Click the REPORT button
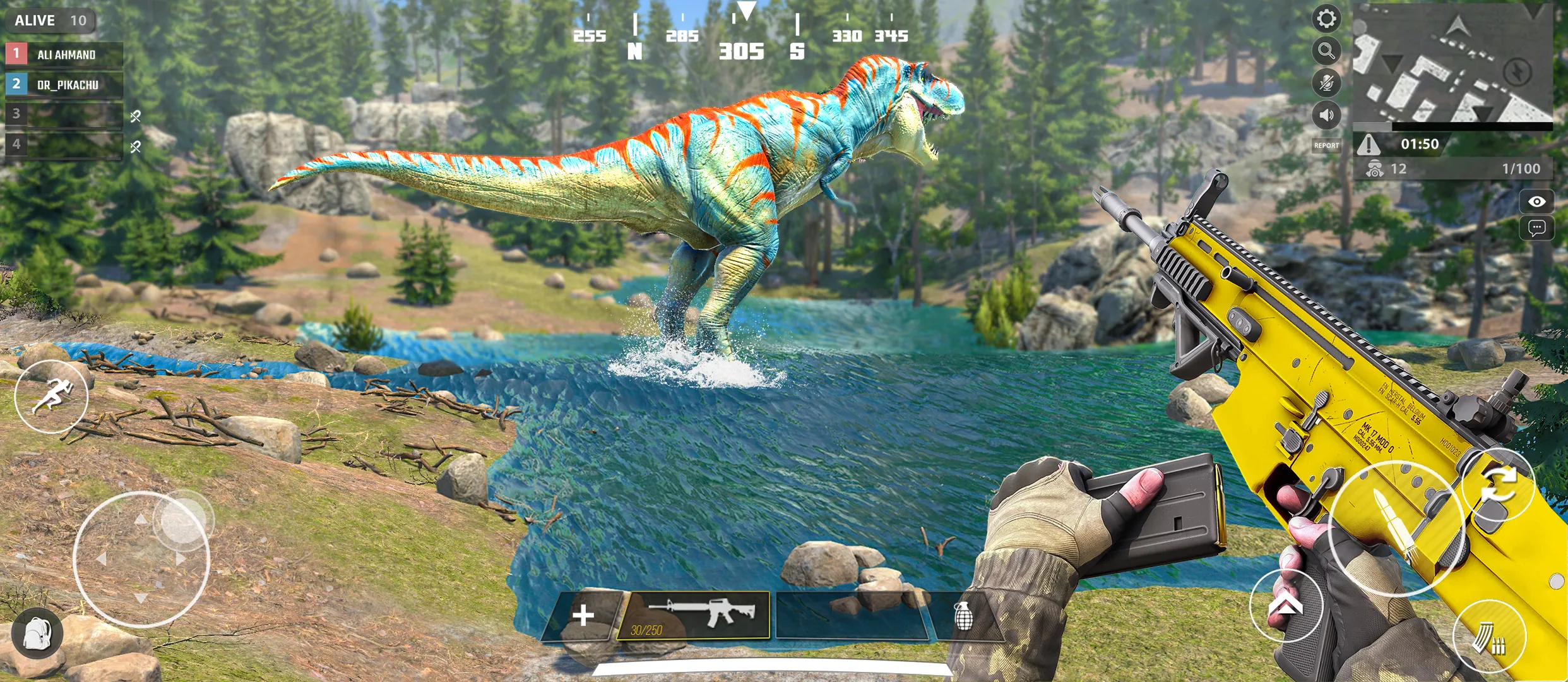 [1326, 146]
